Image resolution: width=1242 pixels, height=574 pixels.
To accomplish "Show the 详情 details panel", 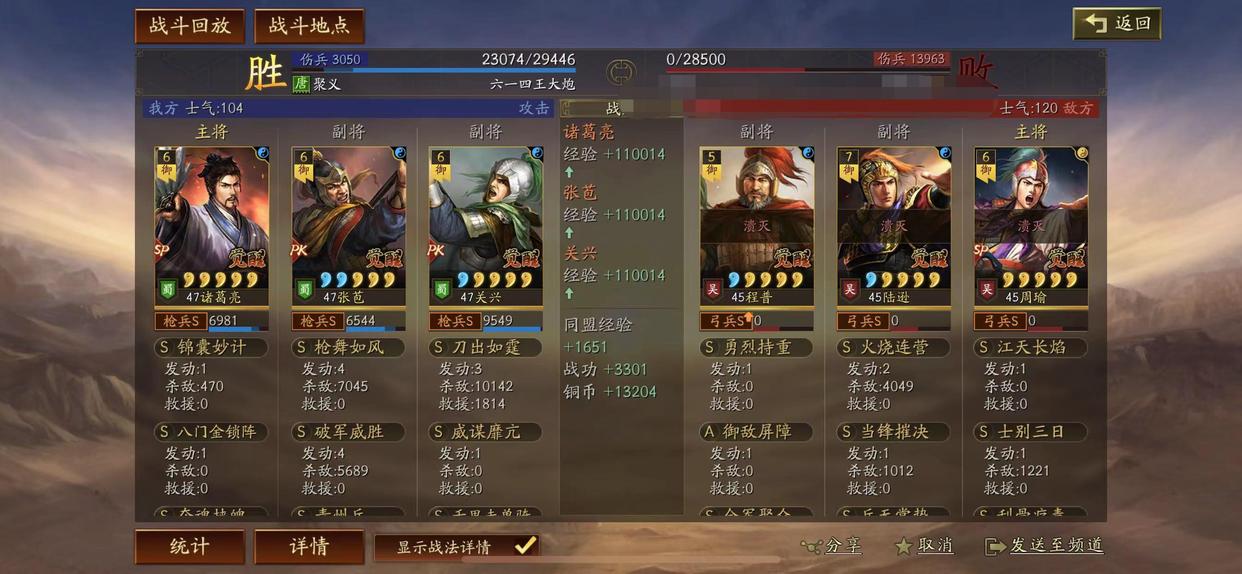I will click(x=309, y=547).
